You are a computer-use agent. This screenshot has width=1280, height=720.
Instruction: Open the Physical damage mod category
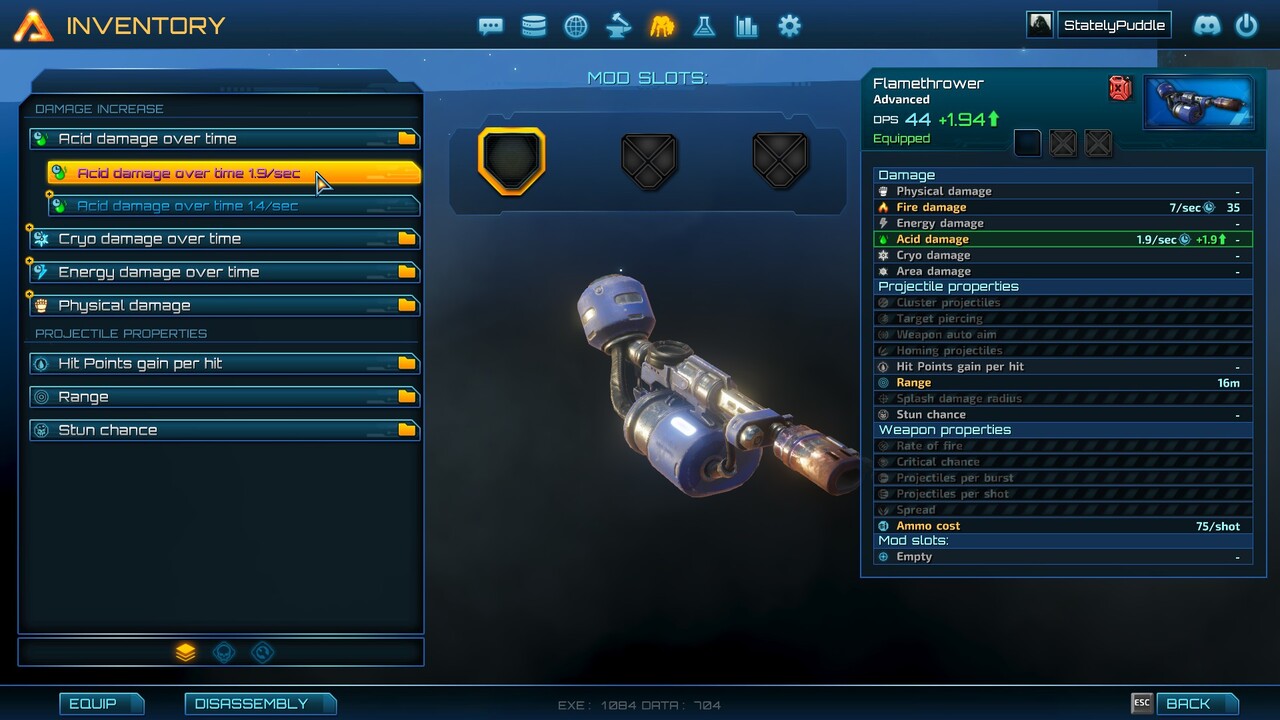coord(224,305)
